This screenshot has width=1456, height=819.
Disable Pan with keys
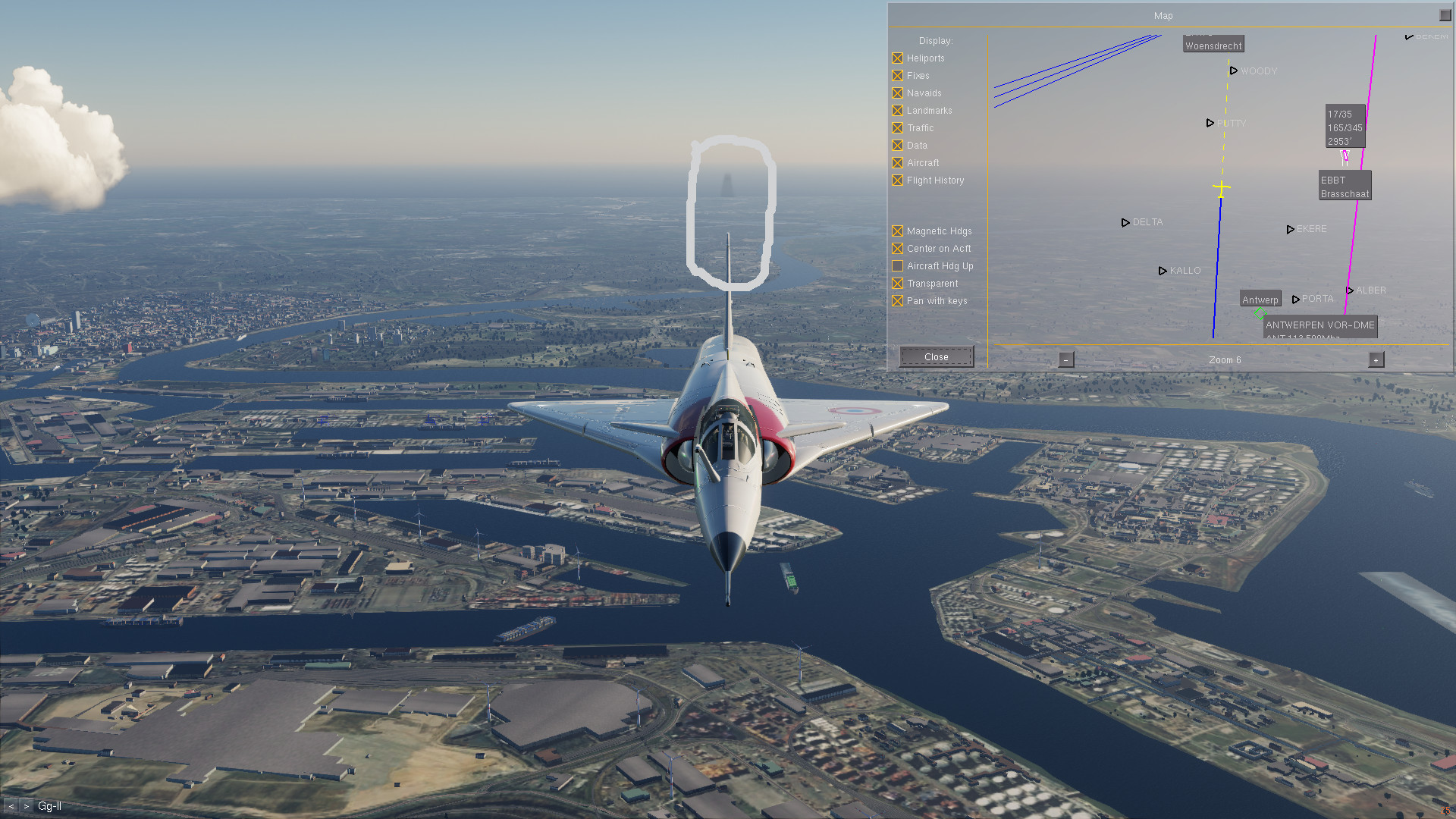pos(898,301)
